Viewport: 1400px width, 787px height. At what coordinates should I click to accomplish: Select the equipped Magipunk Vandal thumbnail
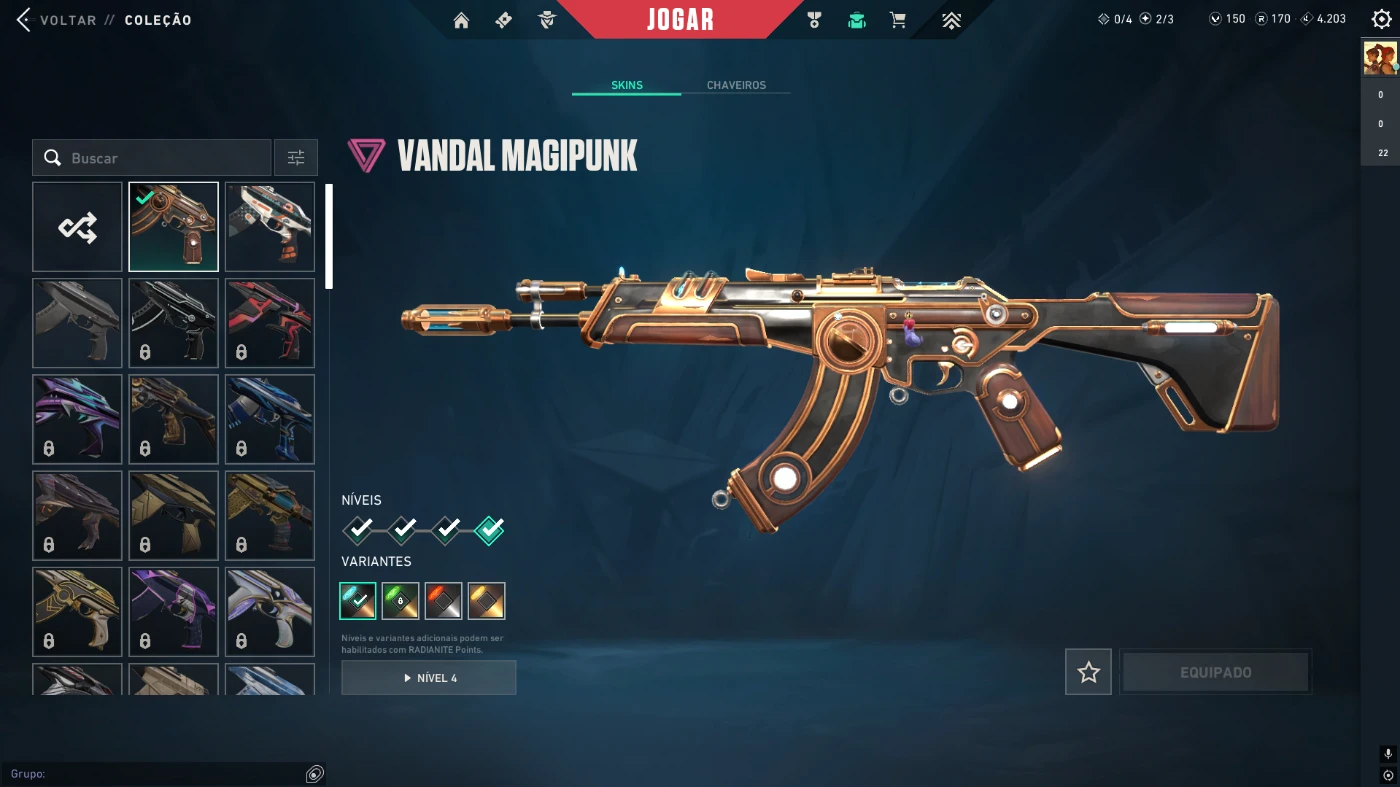173,227
